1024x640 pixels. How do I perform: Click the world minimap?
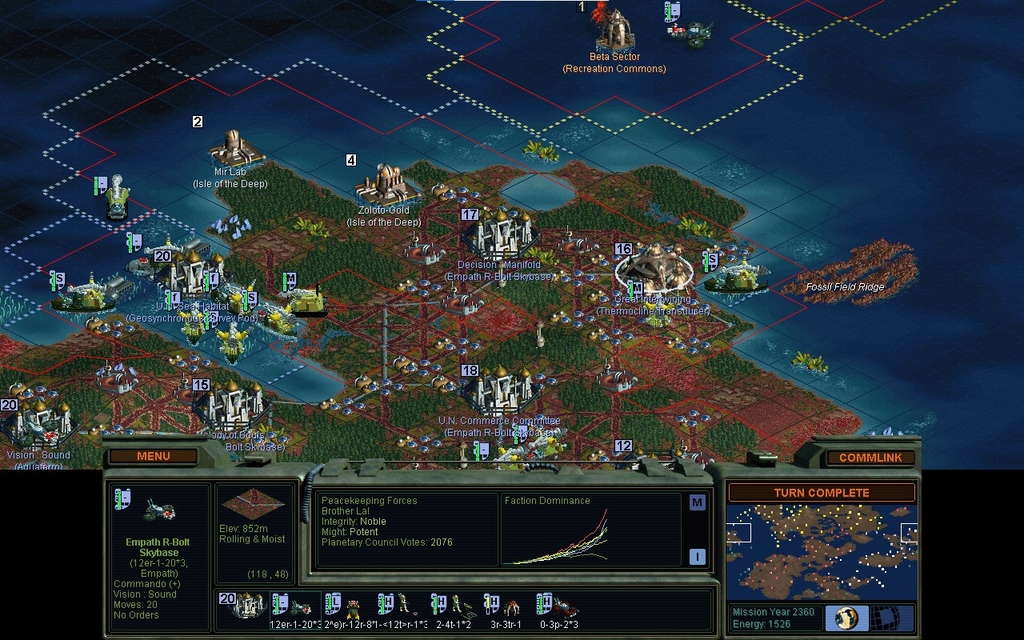(820, 551)
